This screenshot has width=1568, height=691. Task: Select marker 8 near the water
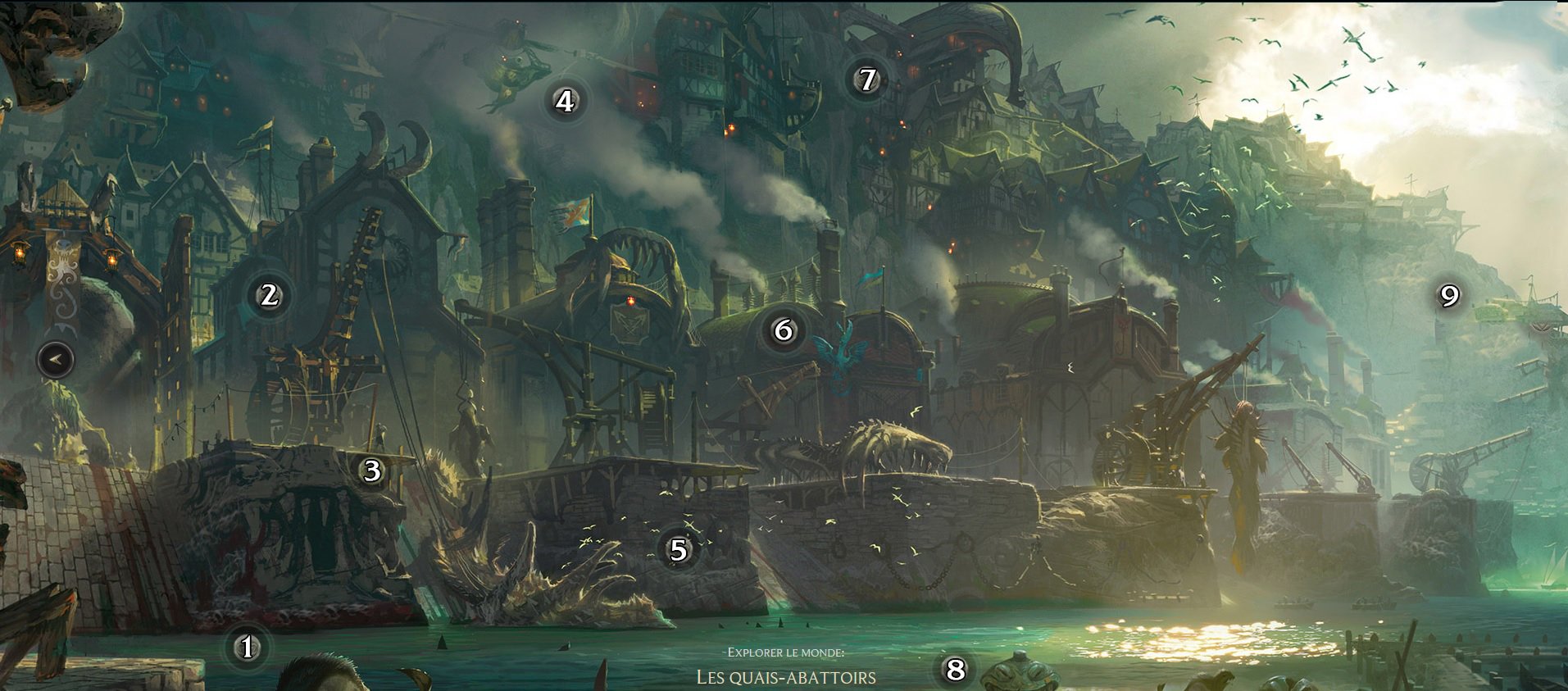click(955, 670)
